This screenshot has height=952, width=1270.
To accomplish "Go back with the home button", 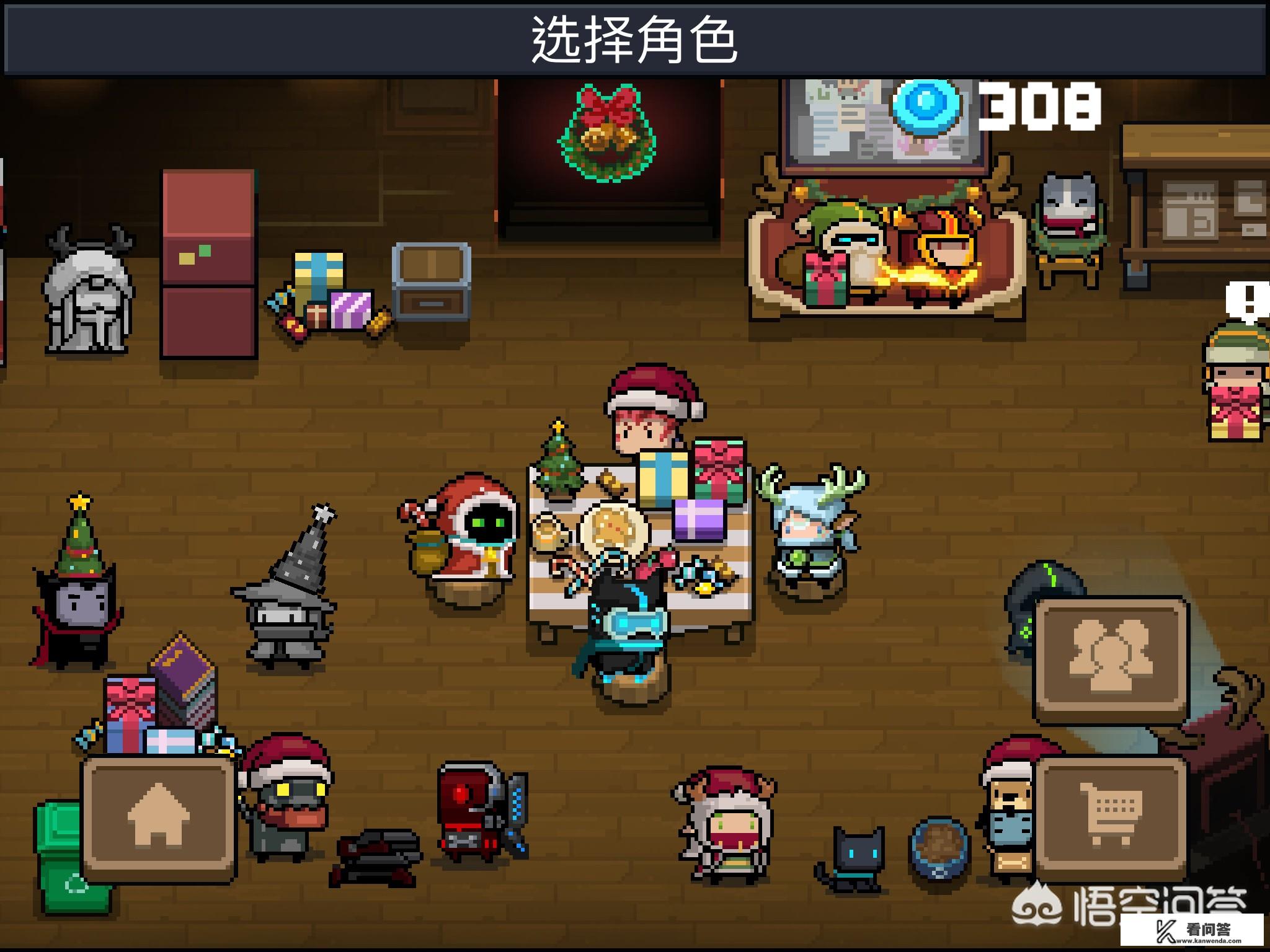I will click(x=158, y=817).
